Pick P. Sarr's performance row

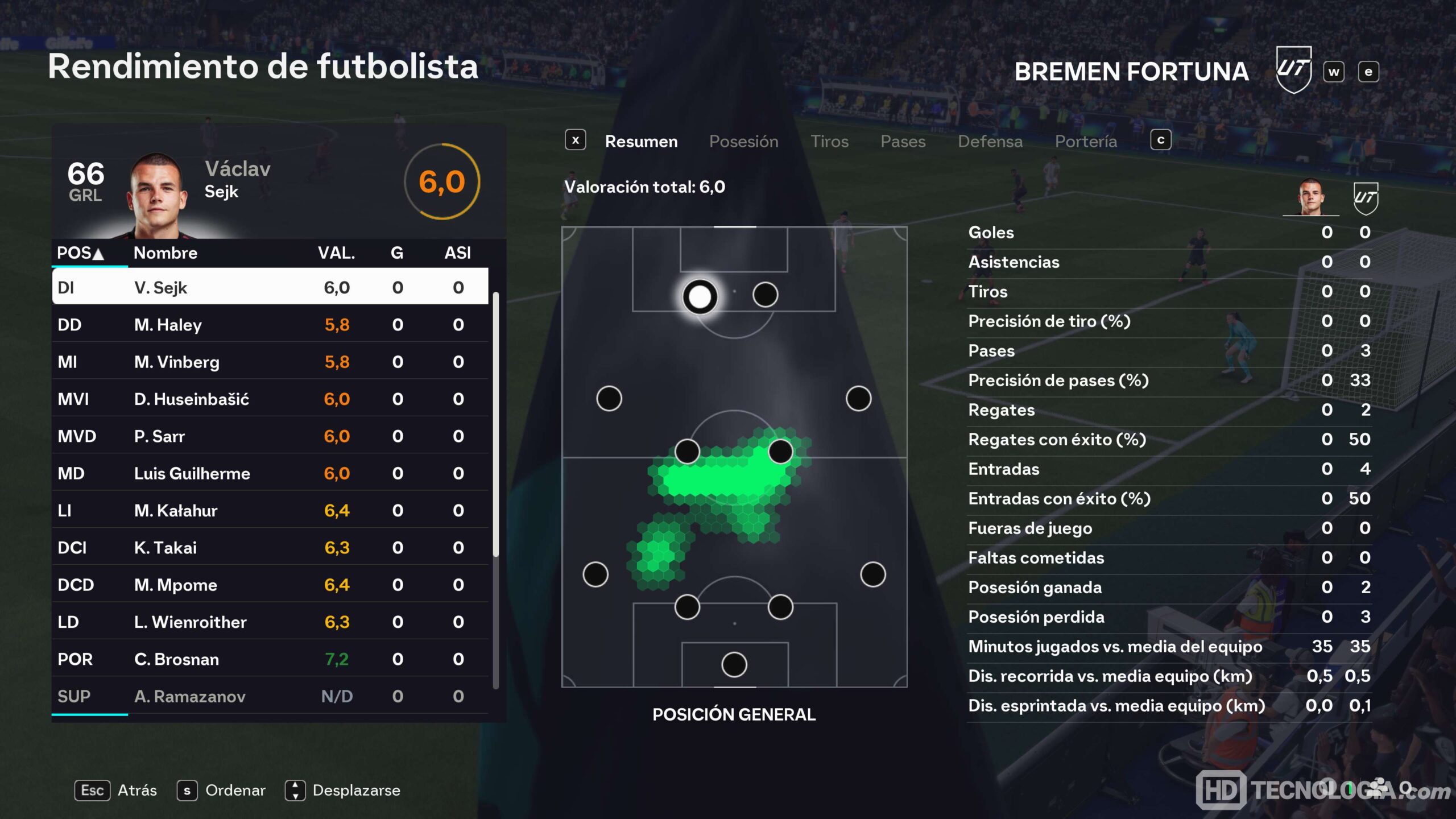(270, 436)
